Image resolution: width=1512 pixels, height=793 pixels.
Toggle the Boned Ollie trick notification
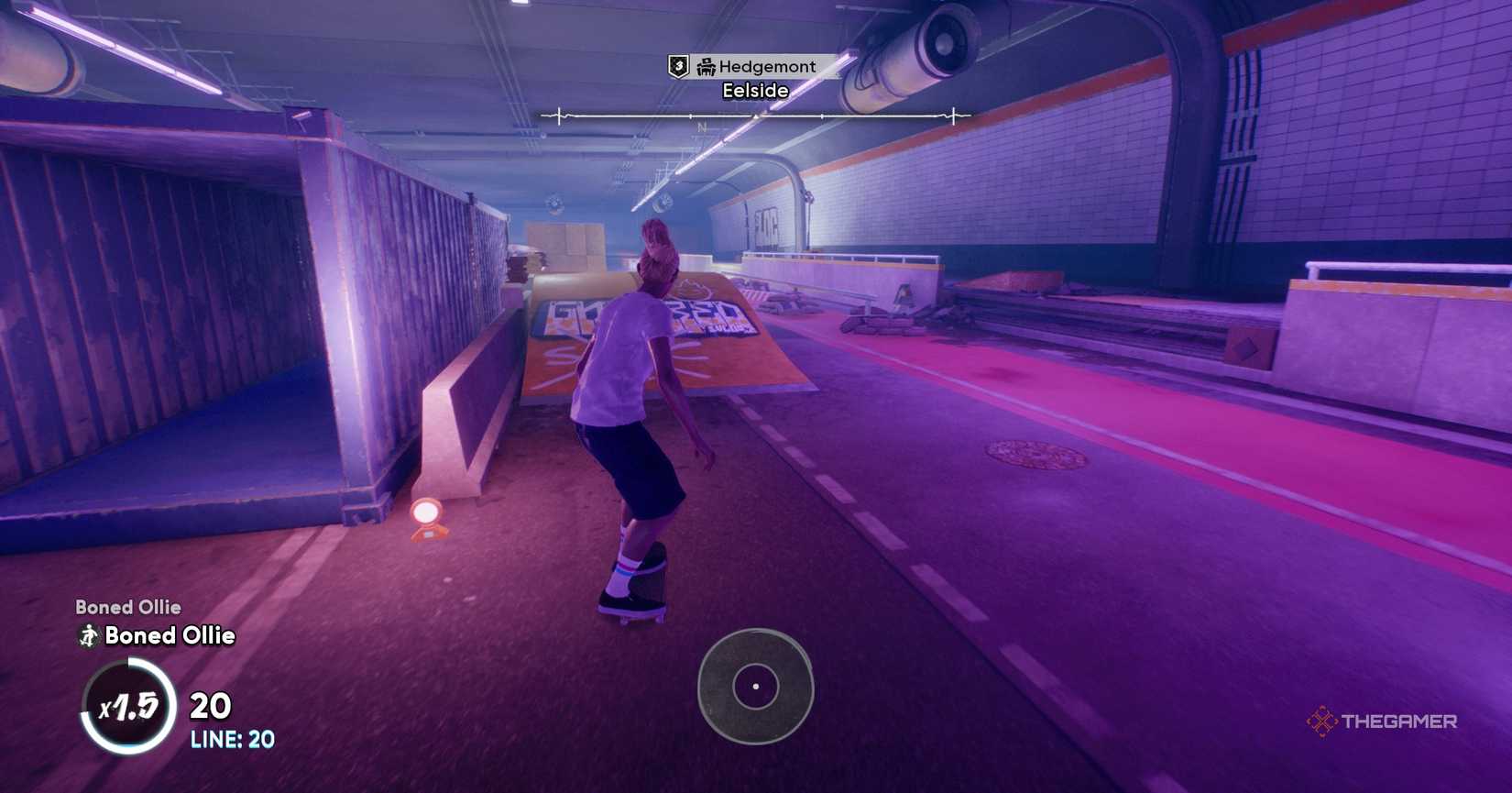click(x=170, y=636)
